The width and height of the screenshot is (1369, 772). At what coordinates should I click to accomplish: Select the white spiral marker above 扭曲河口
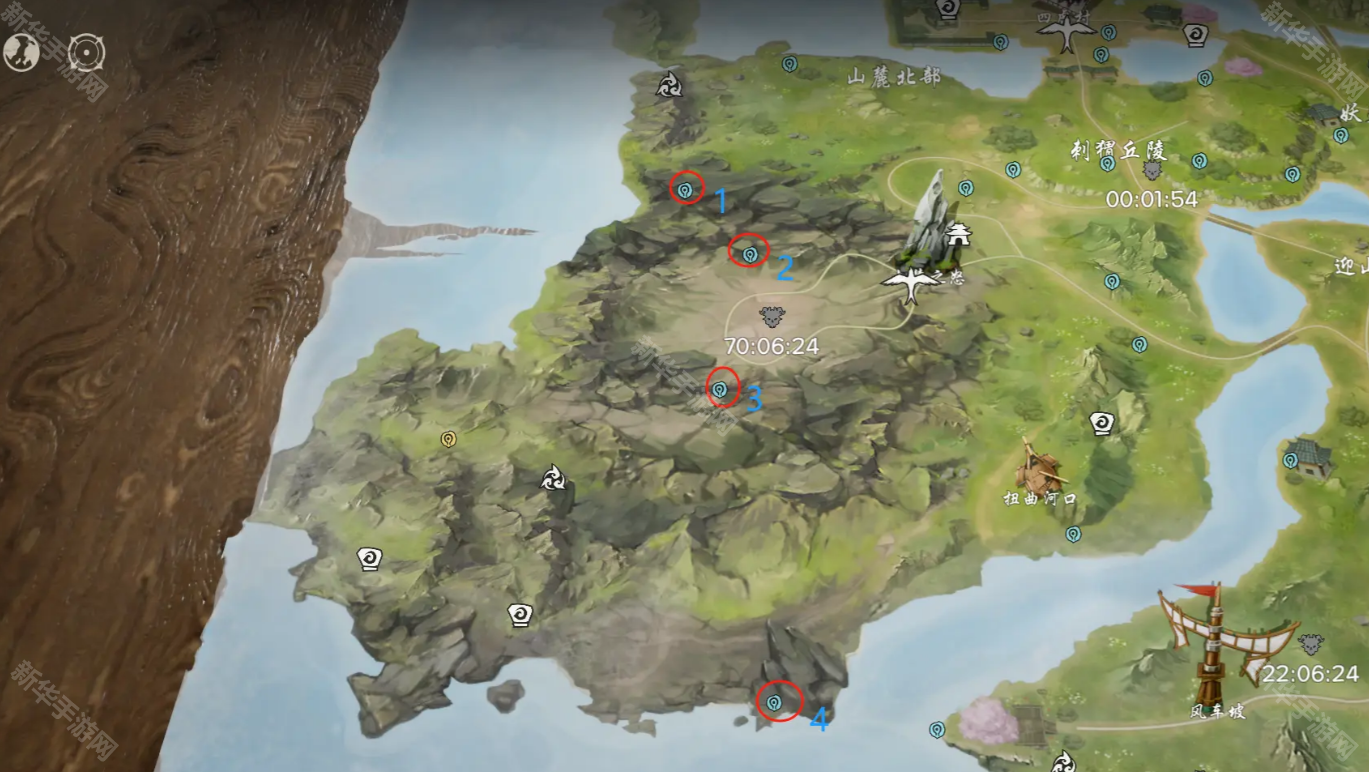click(x=1101, y=424)
